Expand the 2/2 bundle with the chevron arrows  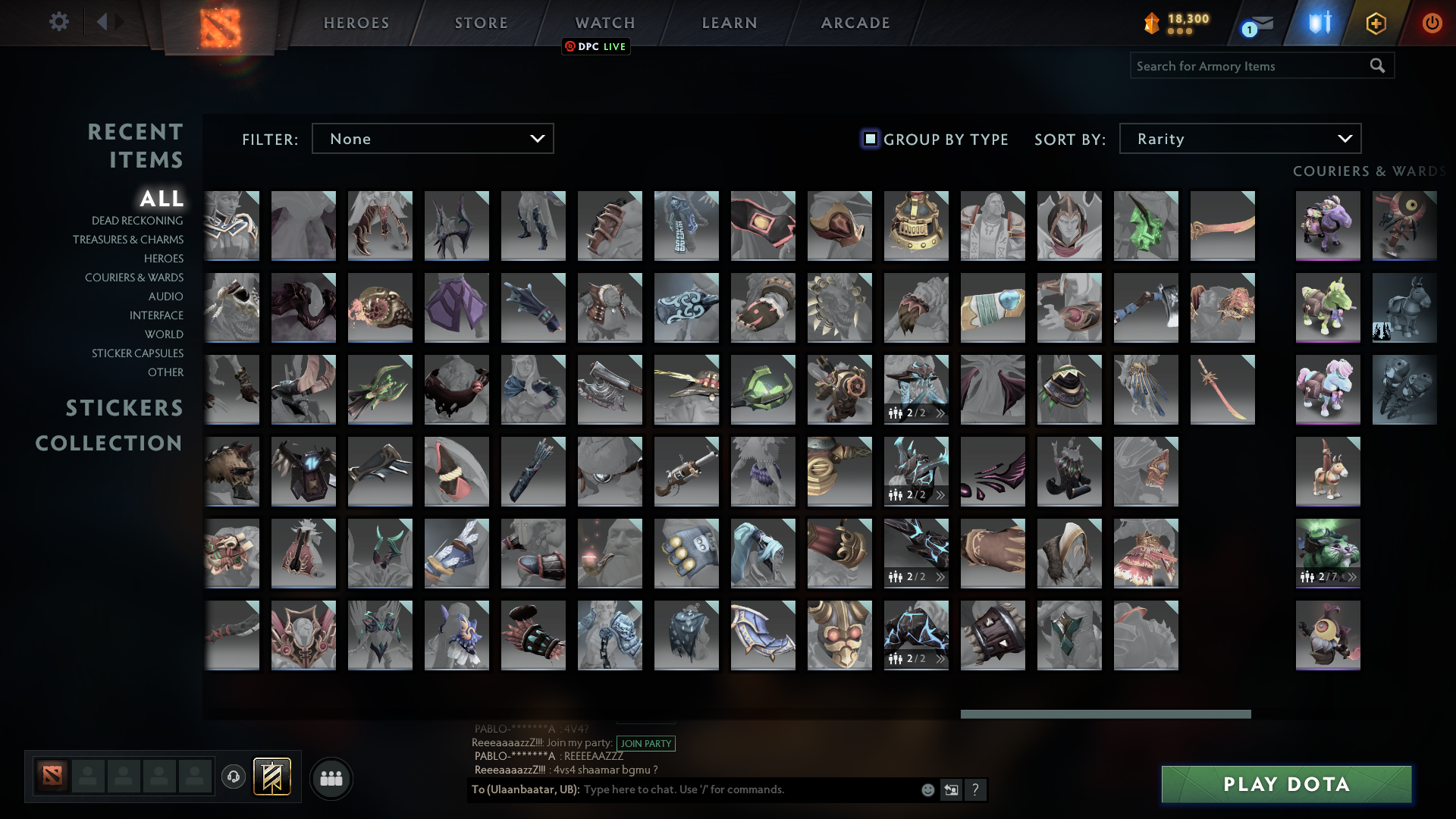940,413
